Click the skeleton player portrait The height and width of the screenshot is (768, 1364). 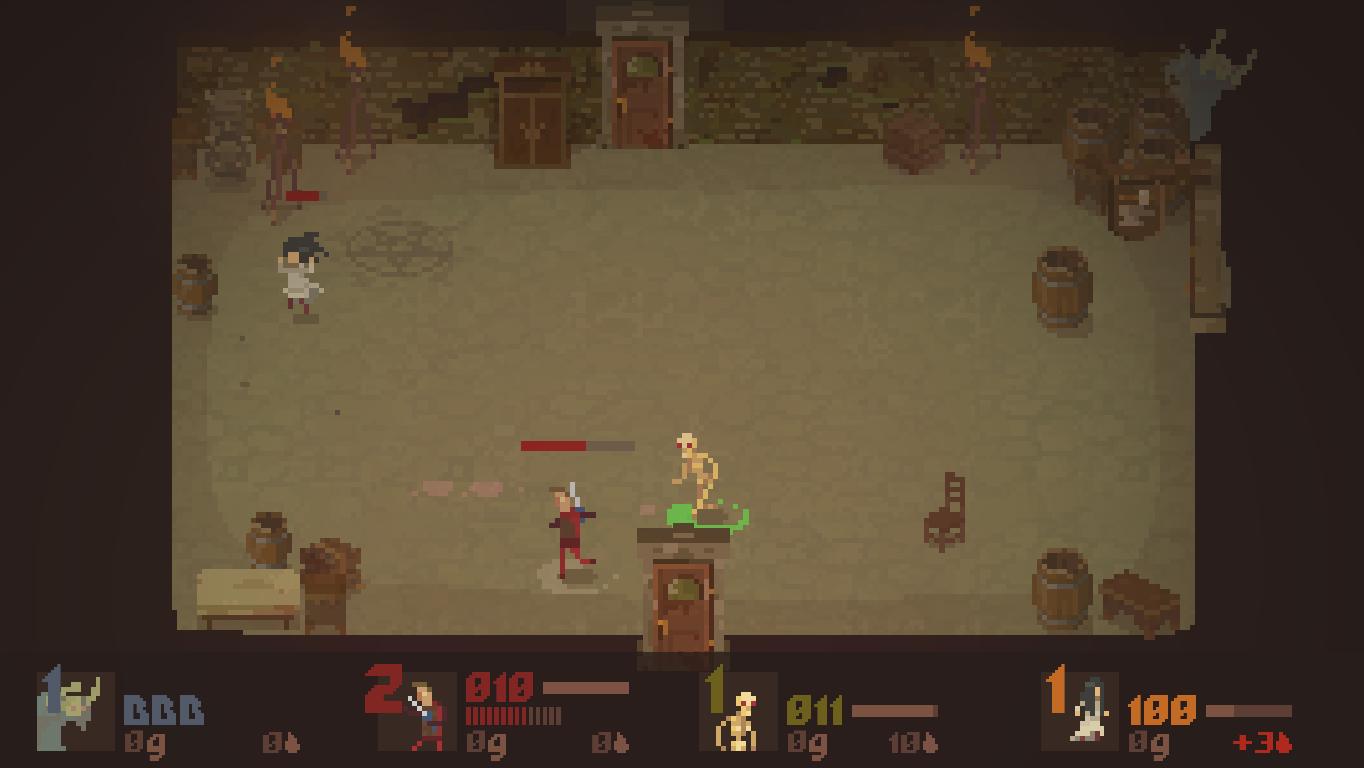tap(740, 716)
